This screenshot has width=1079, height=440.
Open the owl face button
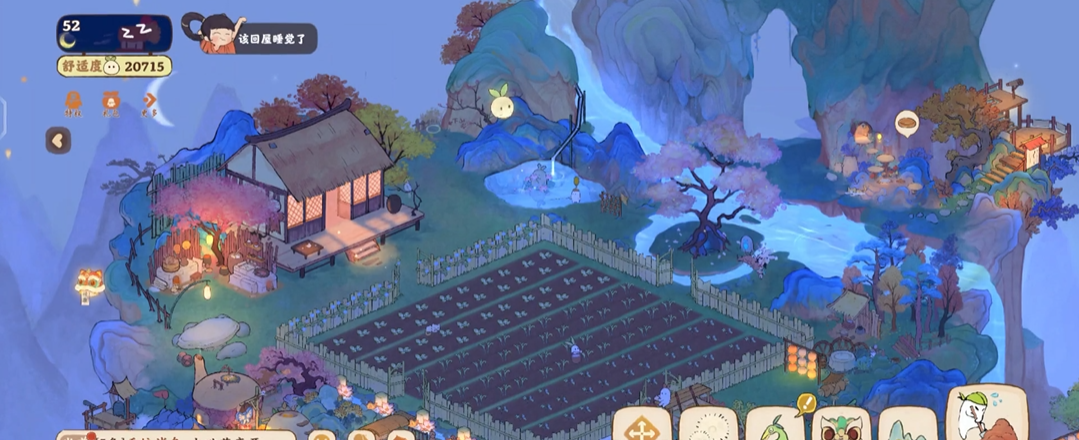click(841, 427)
